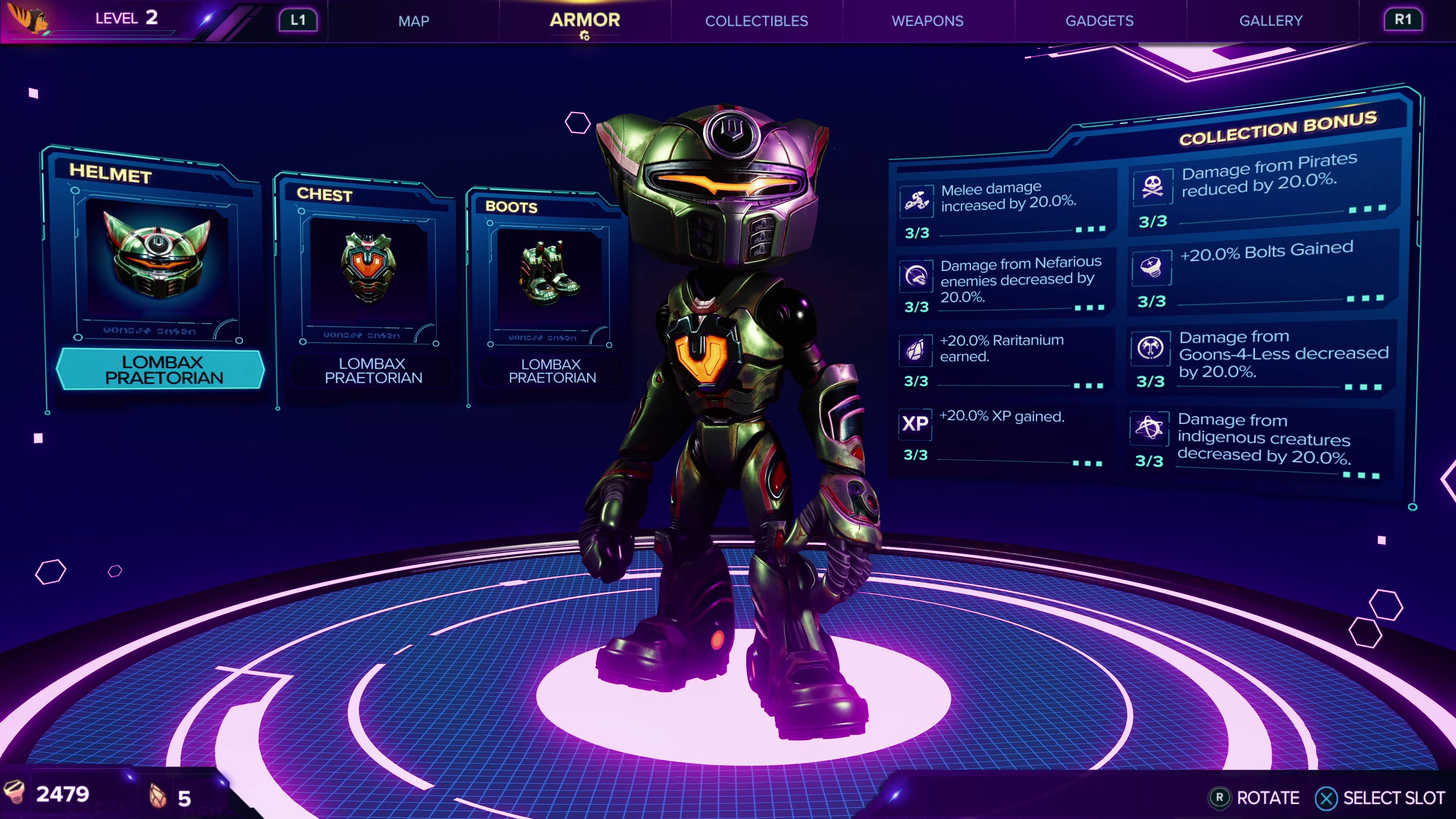Switch to the GADGETS menu

tap(1099, 21)
